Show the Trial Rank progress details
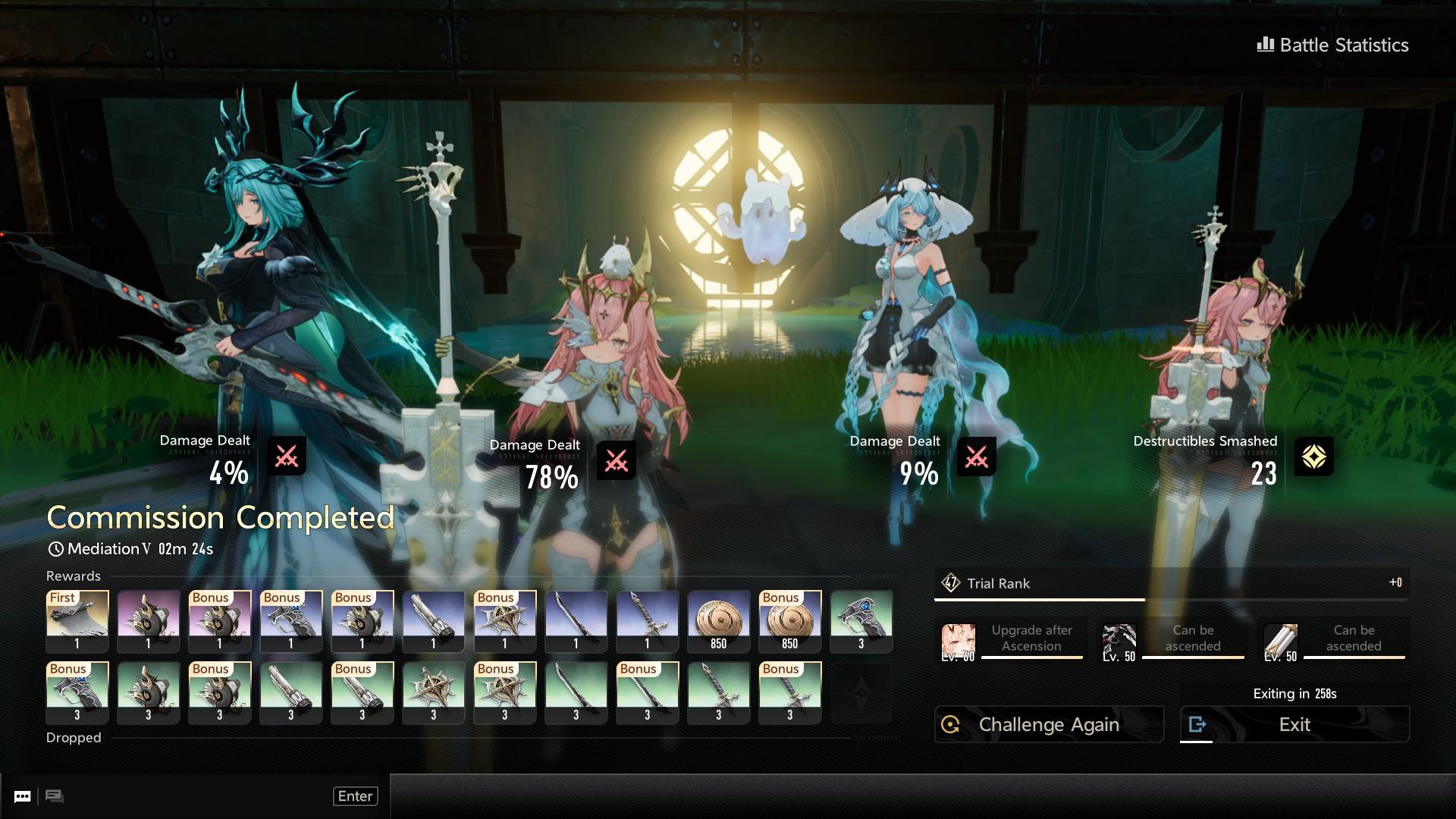This screenshot has width=1456, height=819. click(x=1171, y=583)
